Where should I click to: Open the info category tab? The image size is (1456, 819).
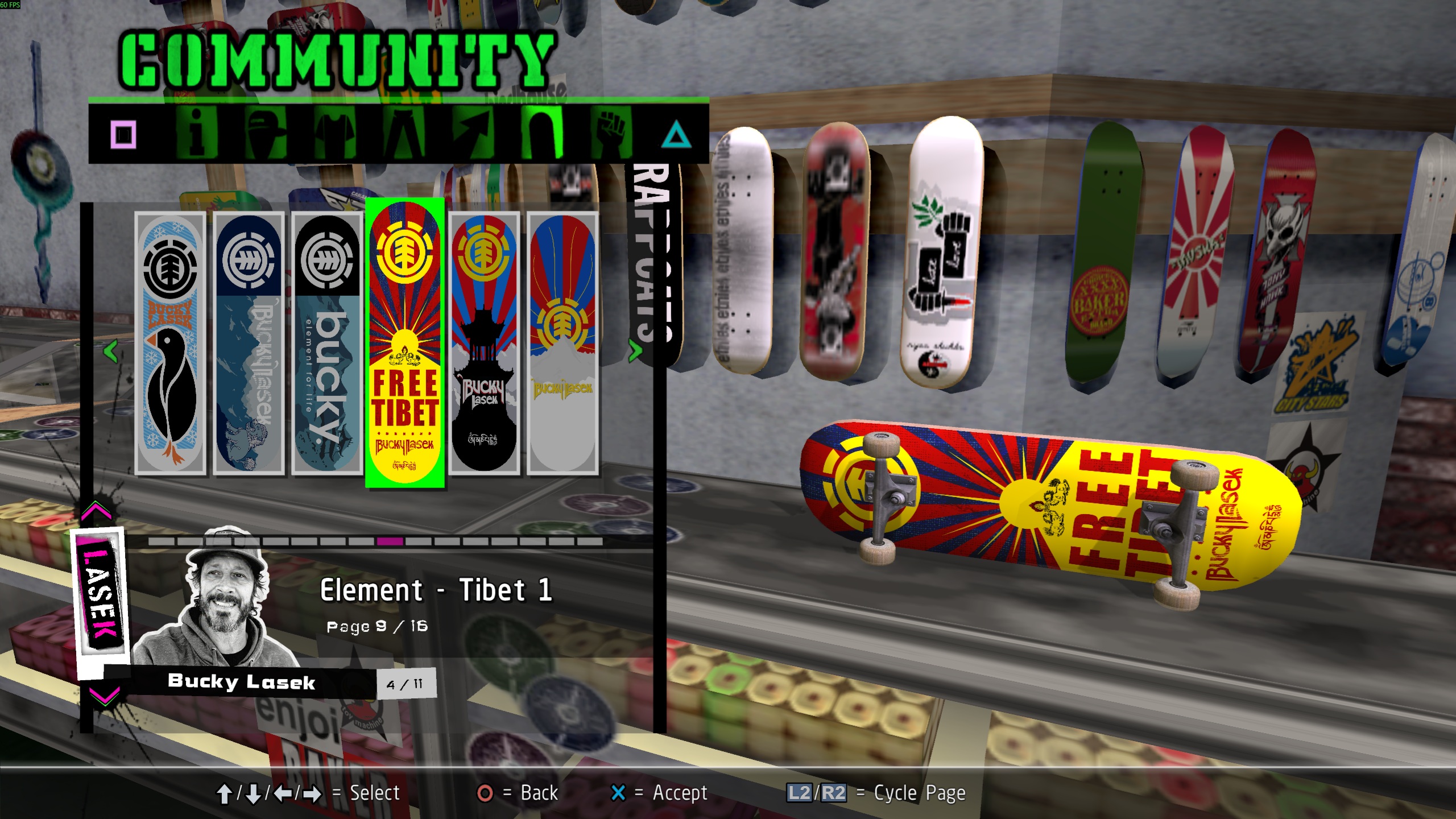point(196,134)
